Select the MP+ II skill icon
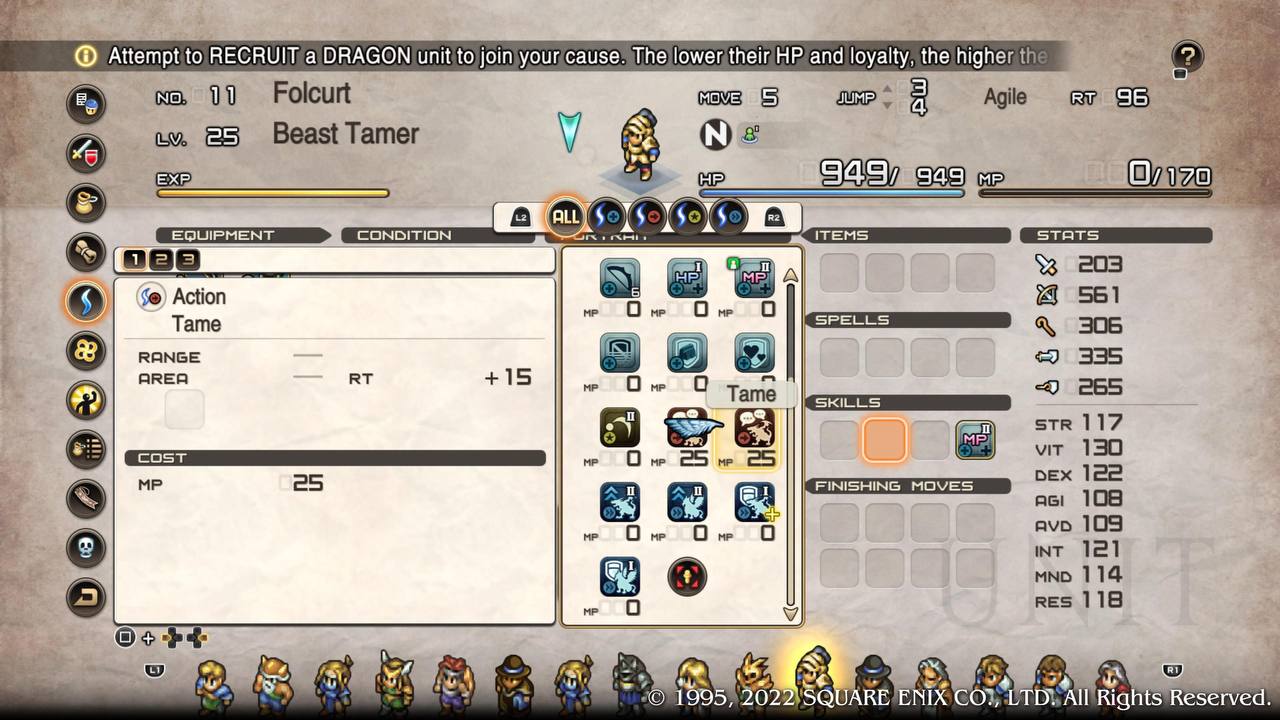 [x=754, y=279]
